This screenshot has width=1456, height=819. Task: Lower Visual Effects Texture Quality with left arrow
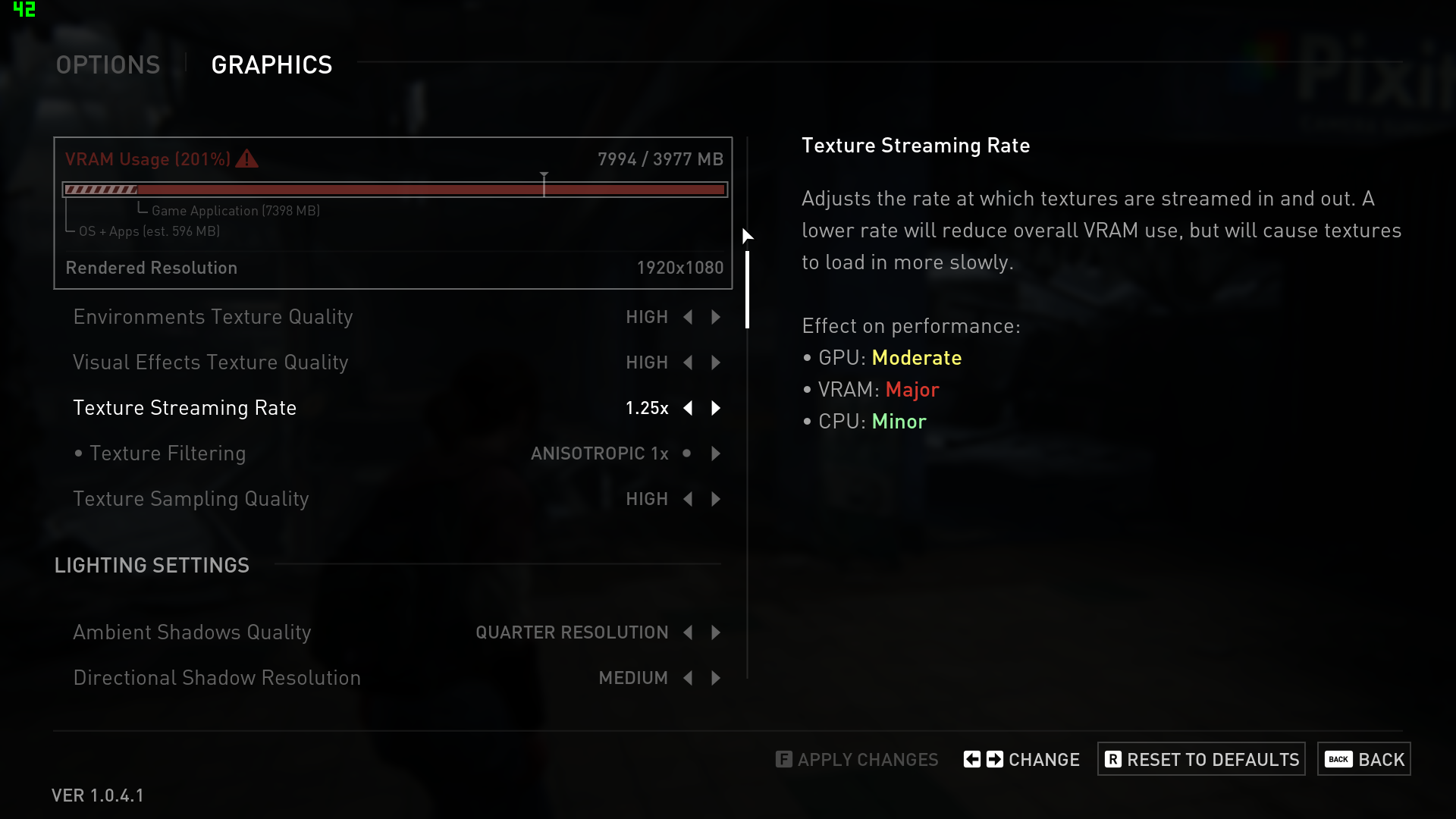pos(688,362)
